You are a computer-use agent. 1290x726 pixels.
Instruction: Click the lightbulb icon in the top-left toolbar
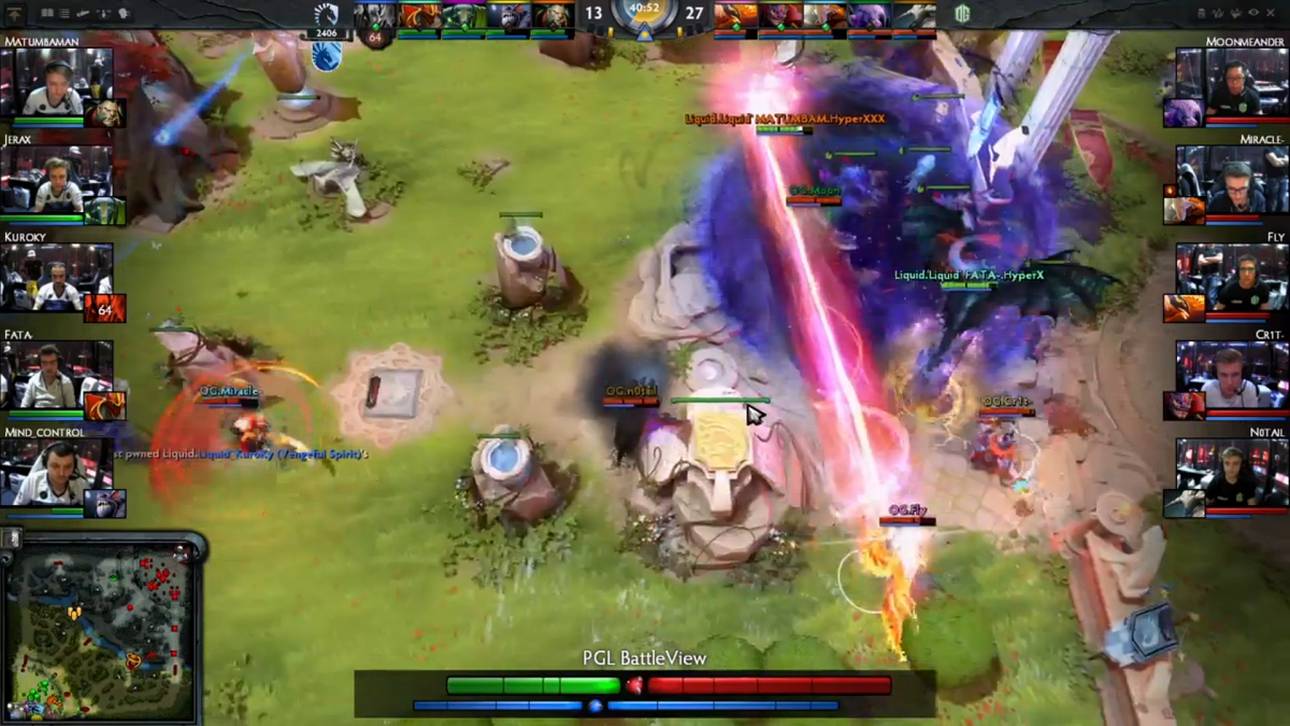(x=122, y=14)
